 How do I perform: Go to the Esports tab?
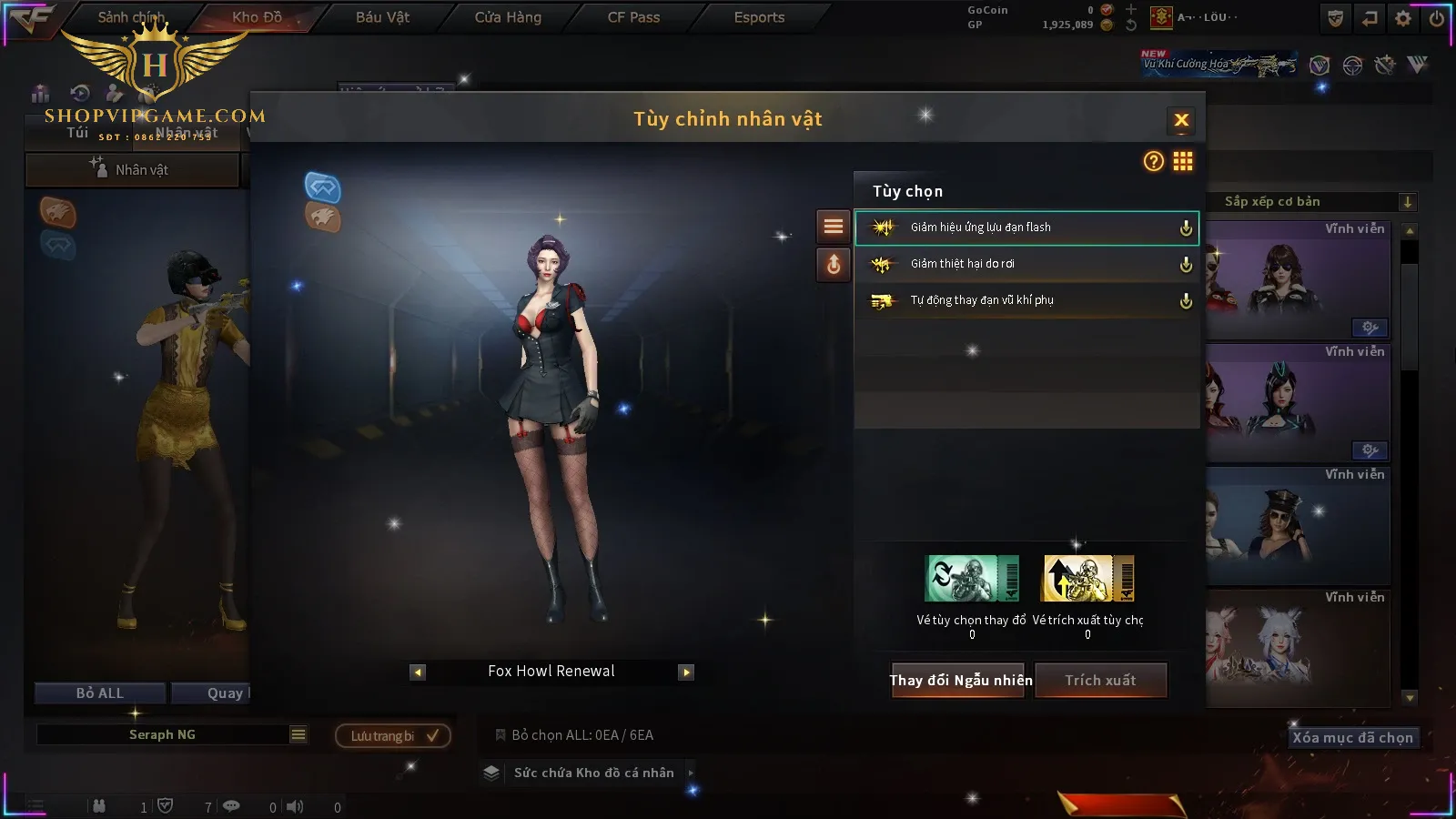click(759, 17)
